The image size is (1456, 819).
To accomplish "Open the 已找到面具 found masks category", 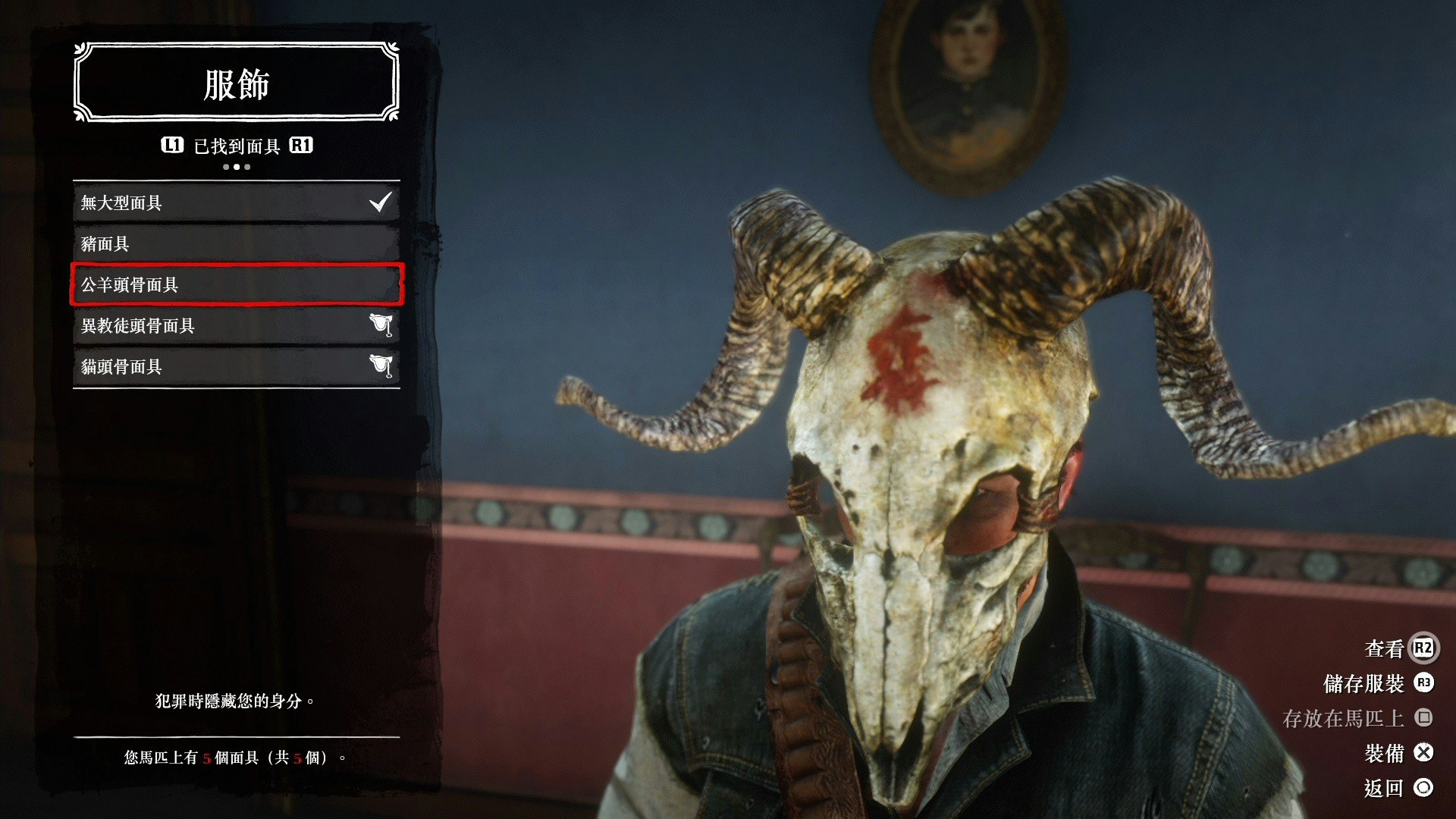I will tap(237, 146).
